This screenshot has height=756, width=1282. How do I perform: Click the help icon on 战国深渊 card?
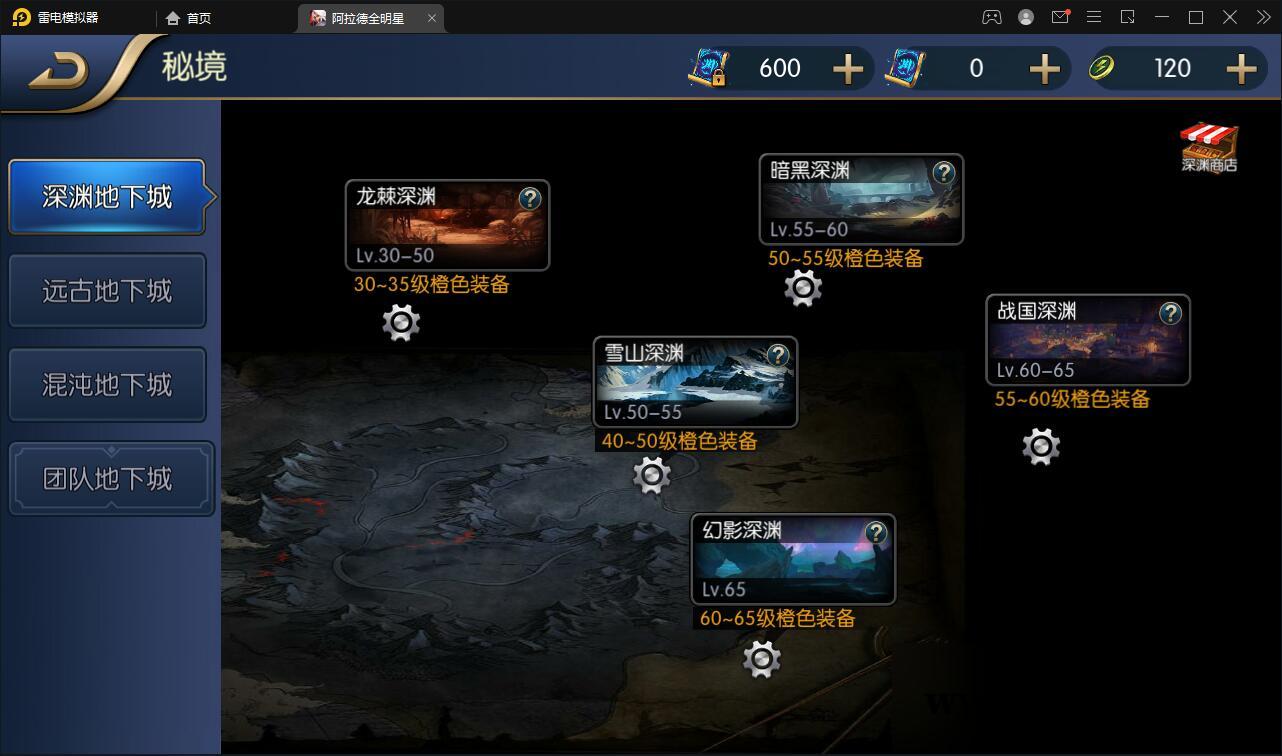pyautogui.click(x=1171, y=312)
